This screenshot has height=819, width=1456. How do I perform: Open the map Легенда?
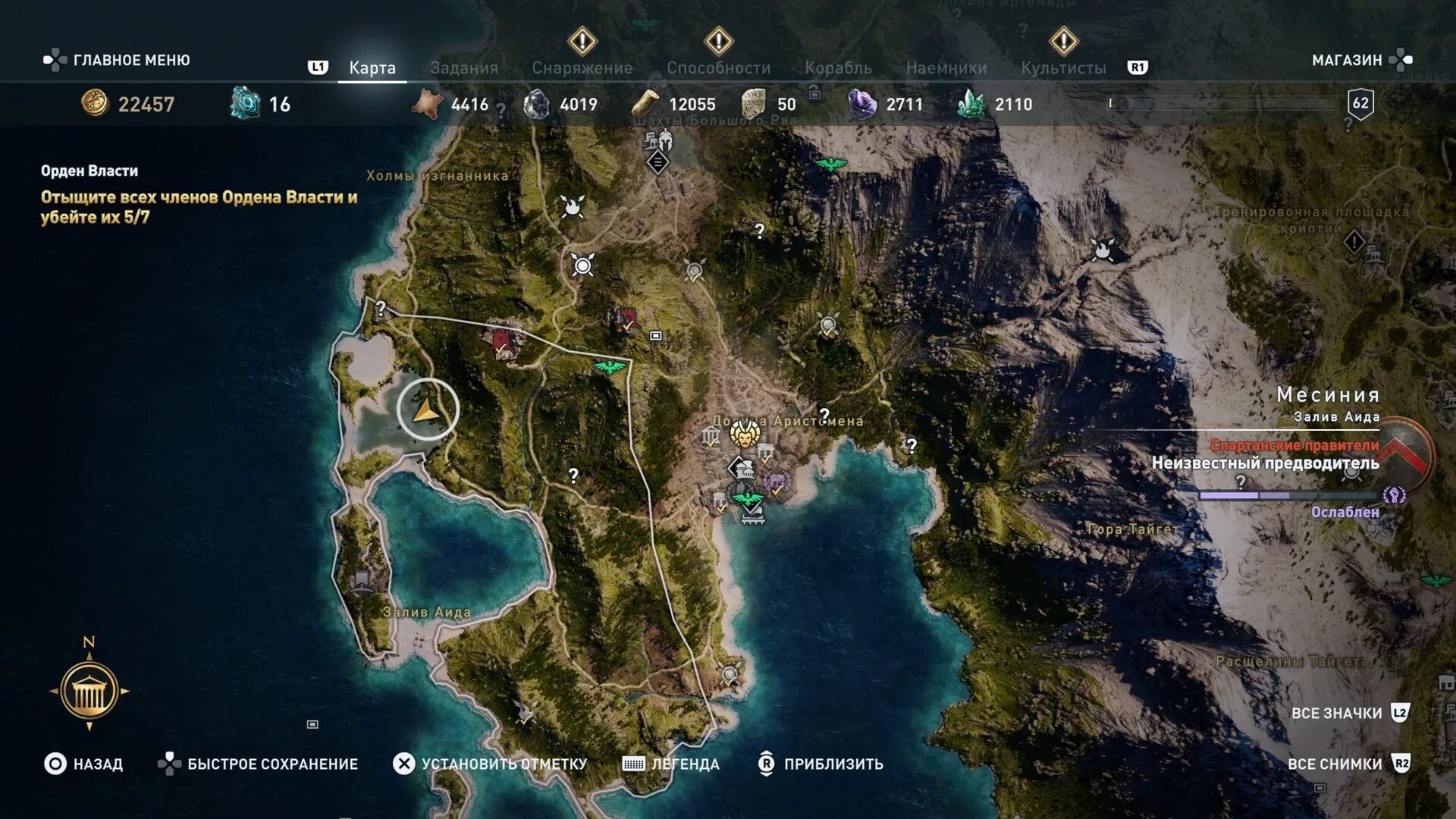click(670, 764)
